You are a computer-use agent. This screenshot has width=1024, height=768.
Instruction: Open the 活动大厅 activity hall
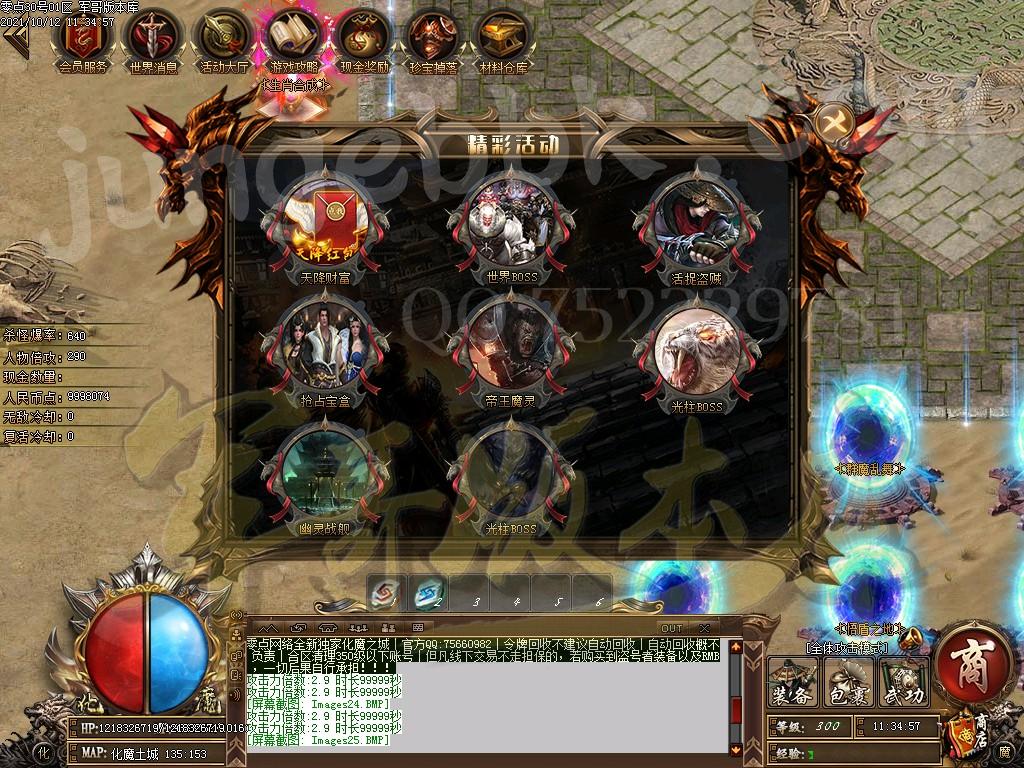(x=222, y=38)
